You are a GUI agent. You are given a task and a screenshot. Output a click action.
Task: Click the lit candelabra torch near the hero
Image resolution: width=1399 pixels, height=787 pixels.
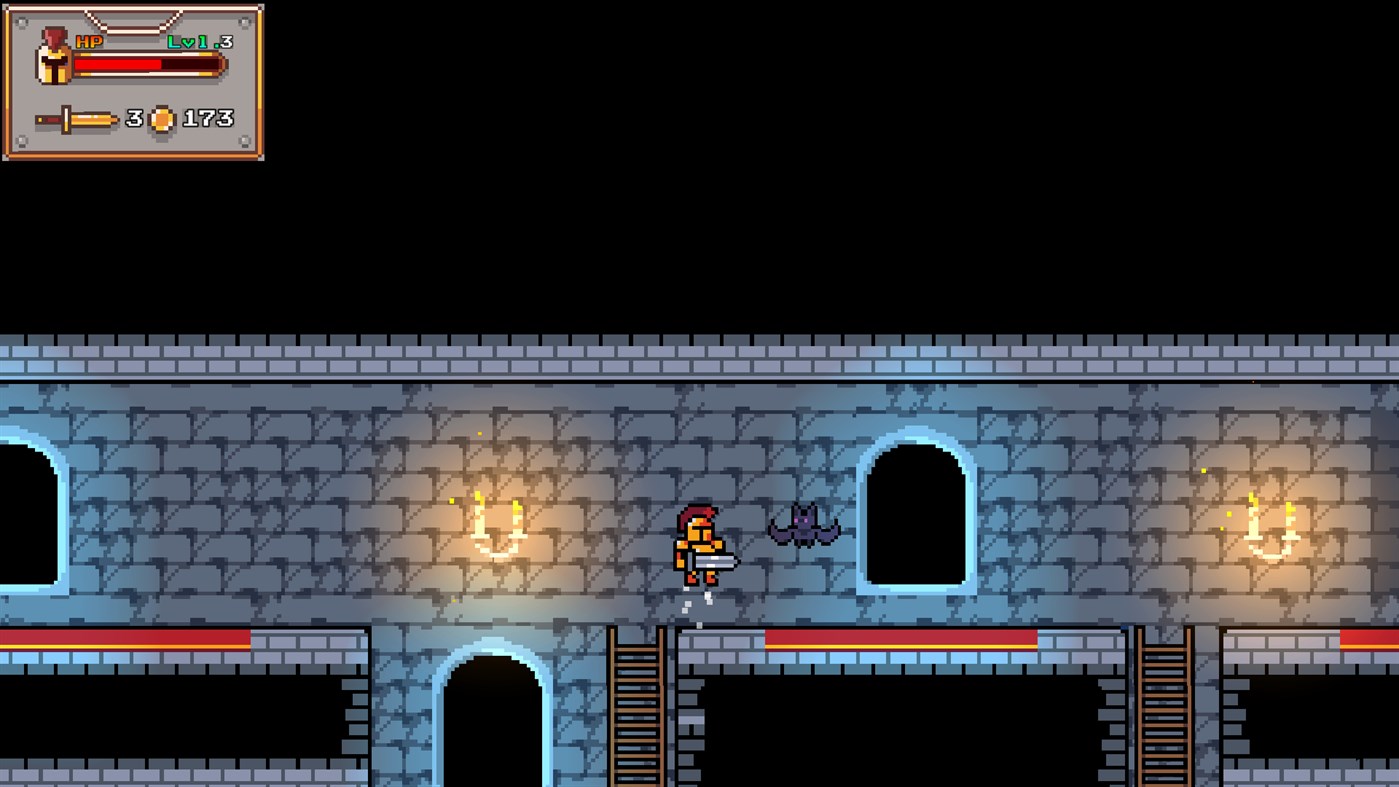497,527
